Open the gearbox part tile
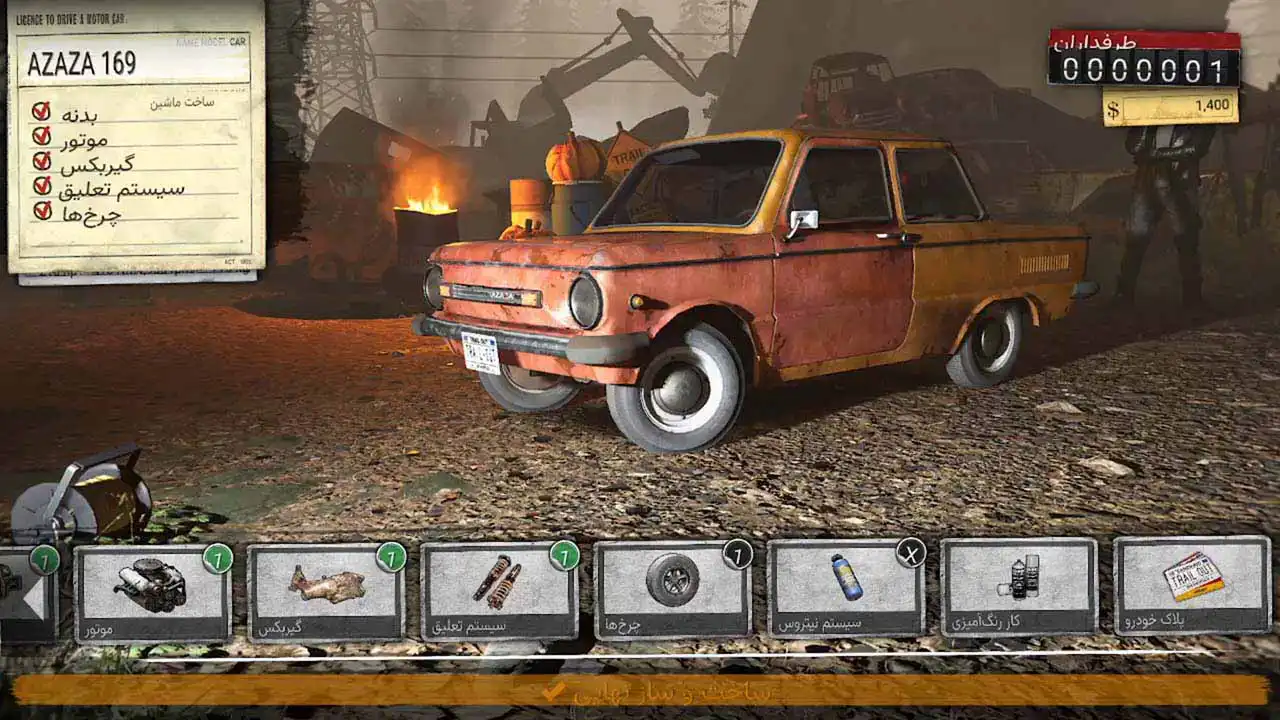Image resolution: width=1280 pixels, height=720 pixels. [325, 592]
